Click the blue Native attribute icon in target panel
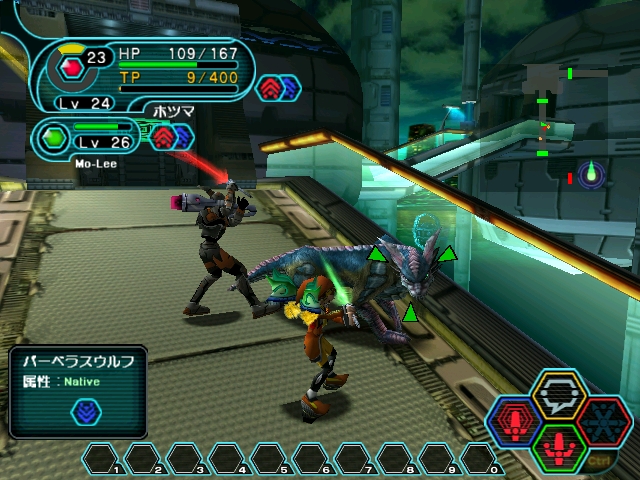Screen dimensions: 640x480 86,411
